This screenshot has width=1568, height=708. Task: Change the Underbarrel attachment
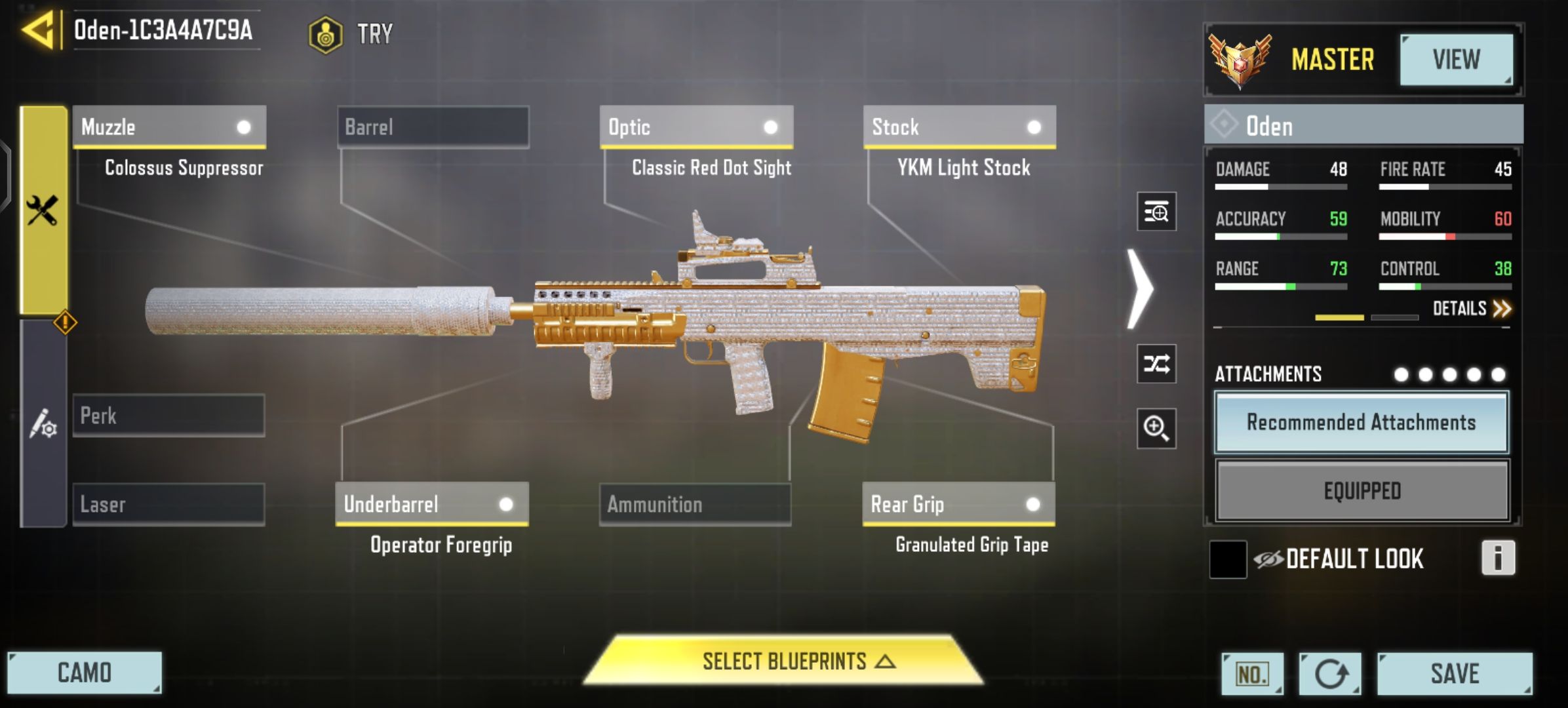click(431, 504)
